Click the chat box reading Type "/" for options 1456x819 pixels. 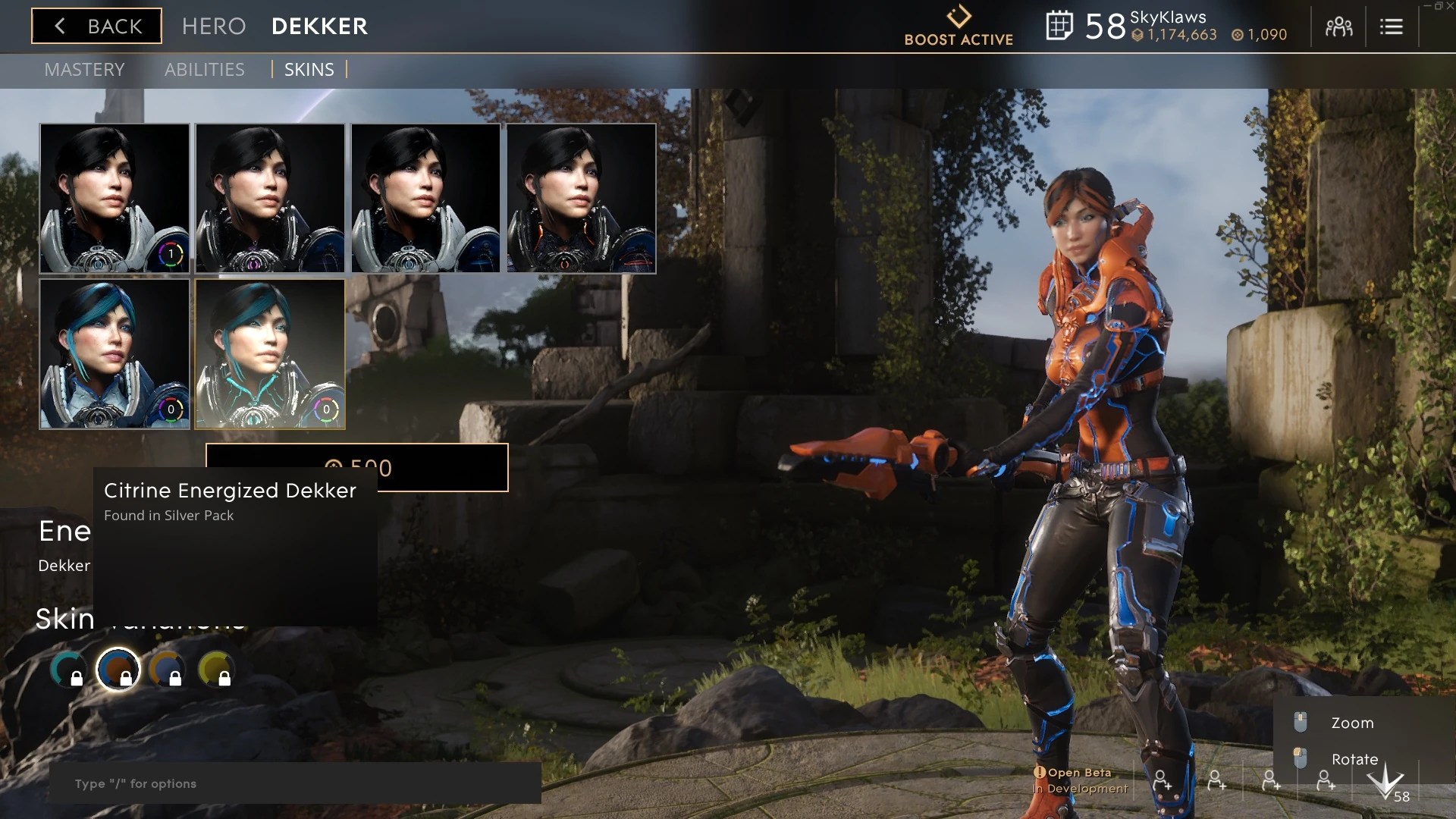295,783
